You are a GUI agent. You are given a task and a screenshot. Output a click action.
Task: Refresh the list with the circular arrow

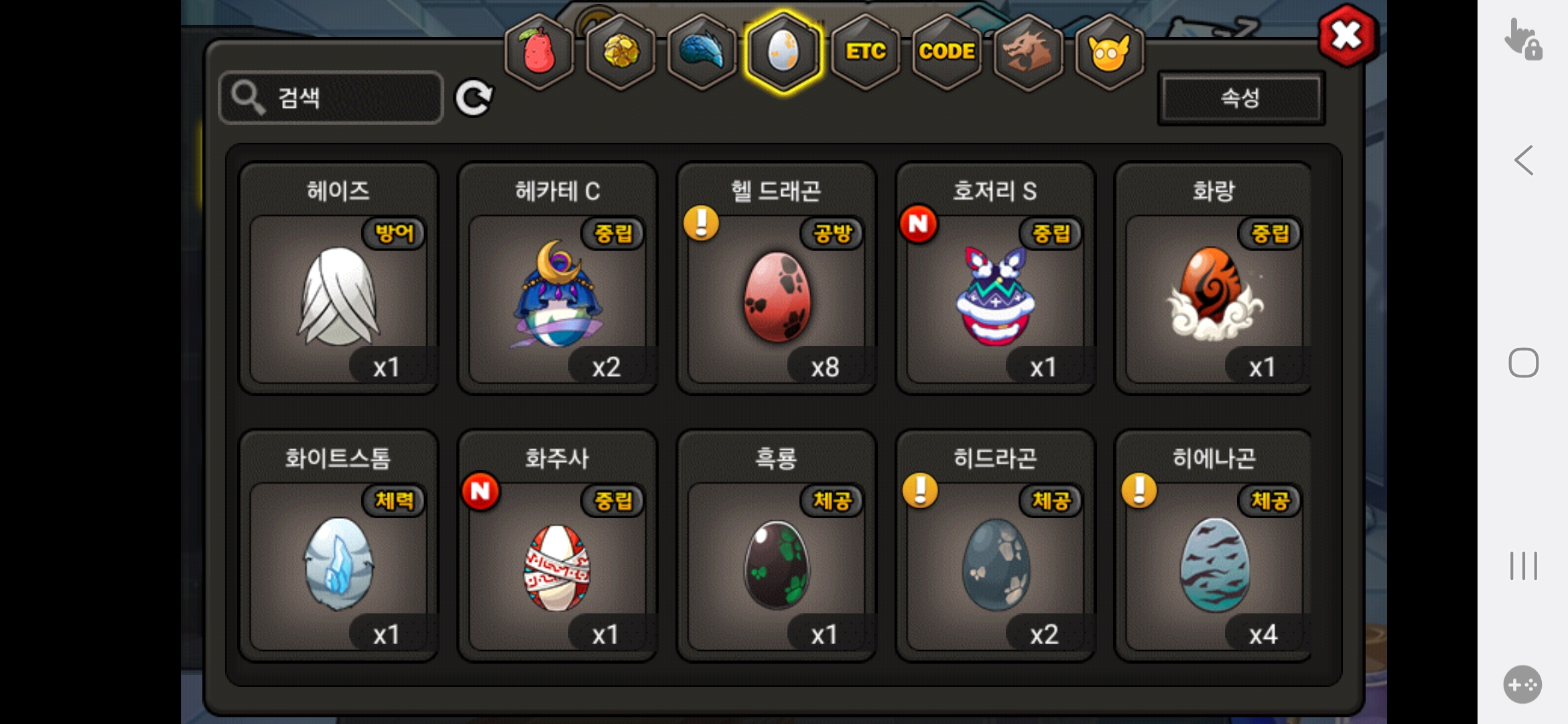pyautogui.click(x=474, y=99)
